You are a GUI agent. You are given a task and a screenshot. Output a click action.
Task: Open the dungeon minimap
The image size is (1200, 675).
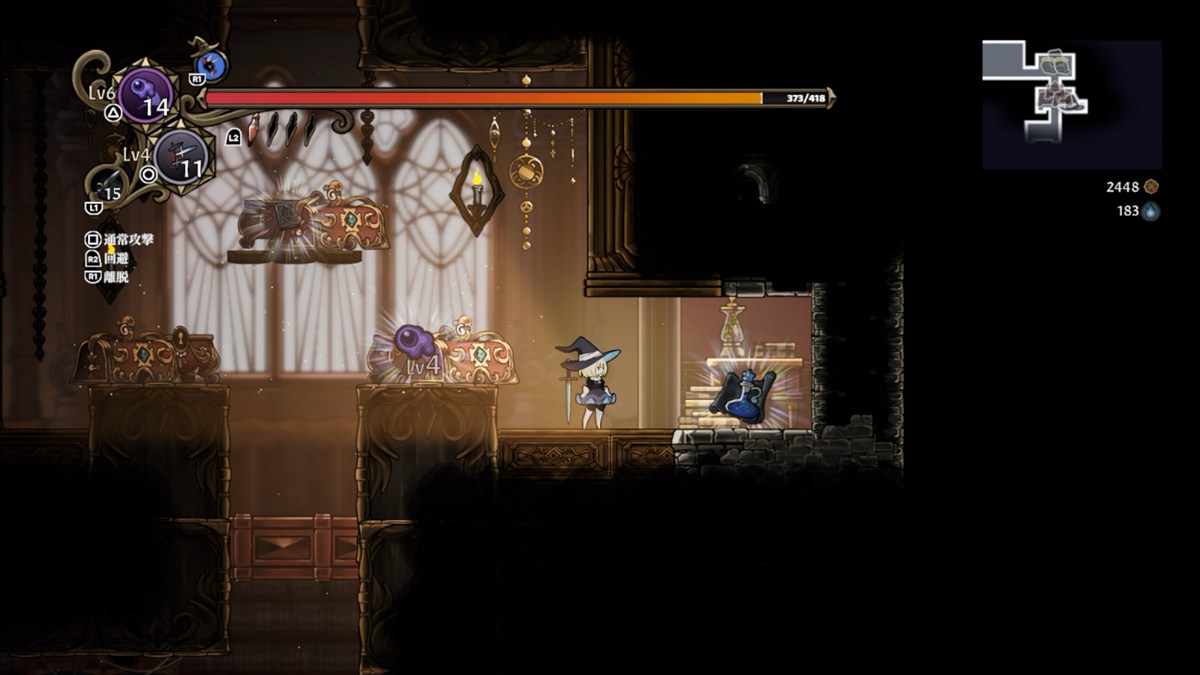coord(1071,104)
